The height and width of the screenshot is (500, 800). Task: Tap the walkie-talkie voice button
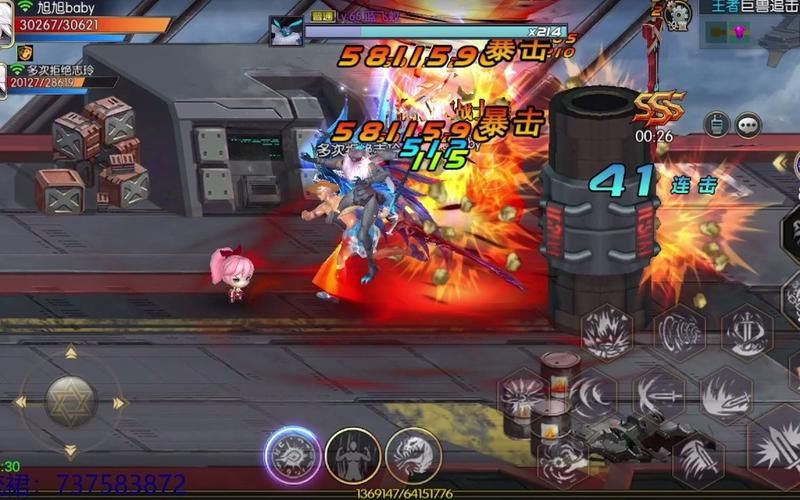[x=715, y=124]
